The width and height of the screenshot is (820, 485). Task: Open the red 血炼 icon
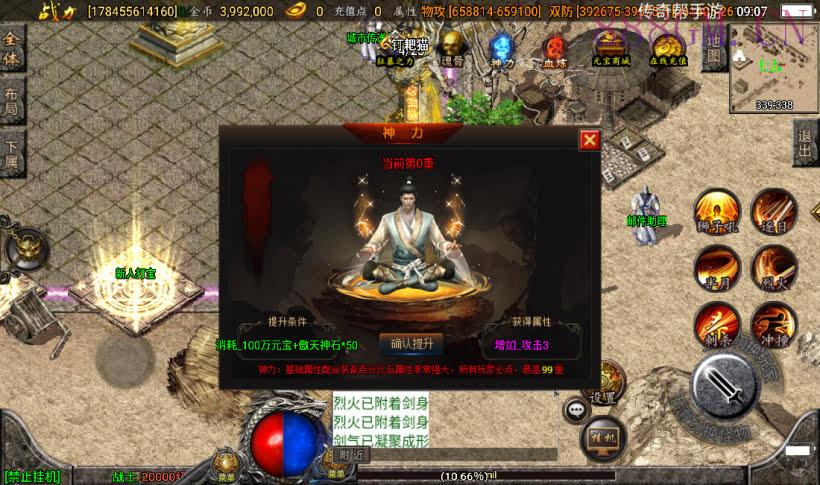tap(554, 46)
